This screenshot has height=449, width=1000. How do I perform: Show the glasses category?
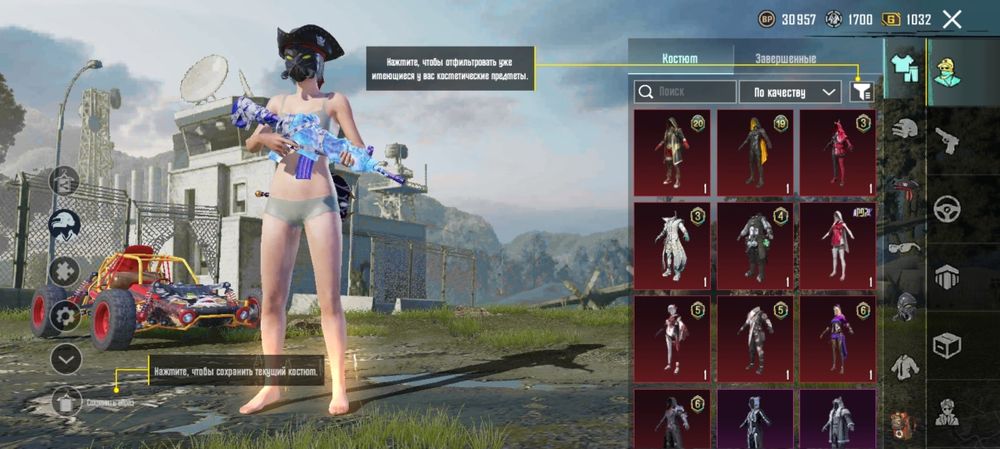tap(905, 247)
